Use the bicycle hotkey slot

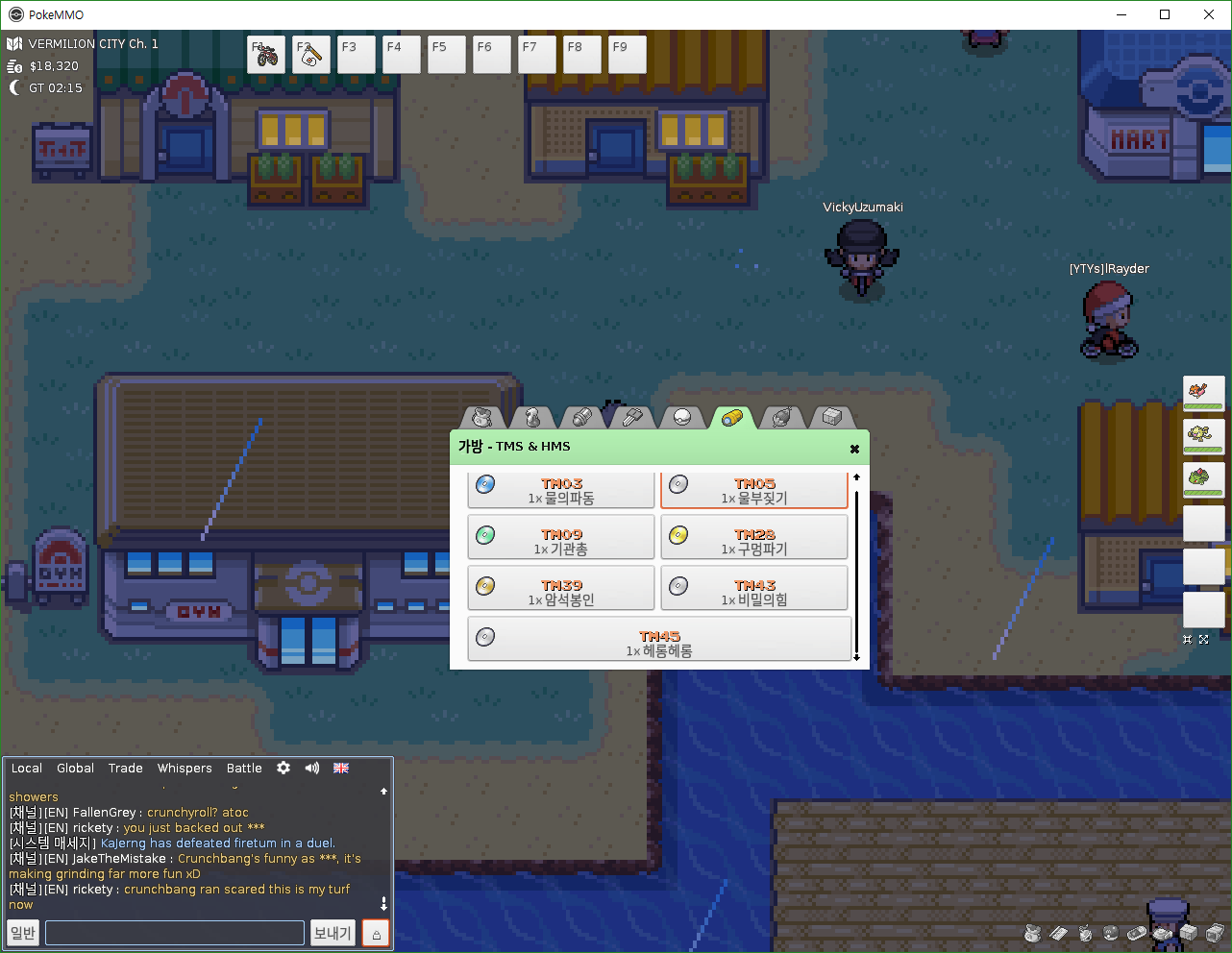tap(266, 55)
